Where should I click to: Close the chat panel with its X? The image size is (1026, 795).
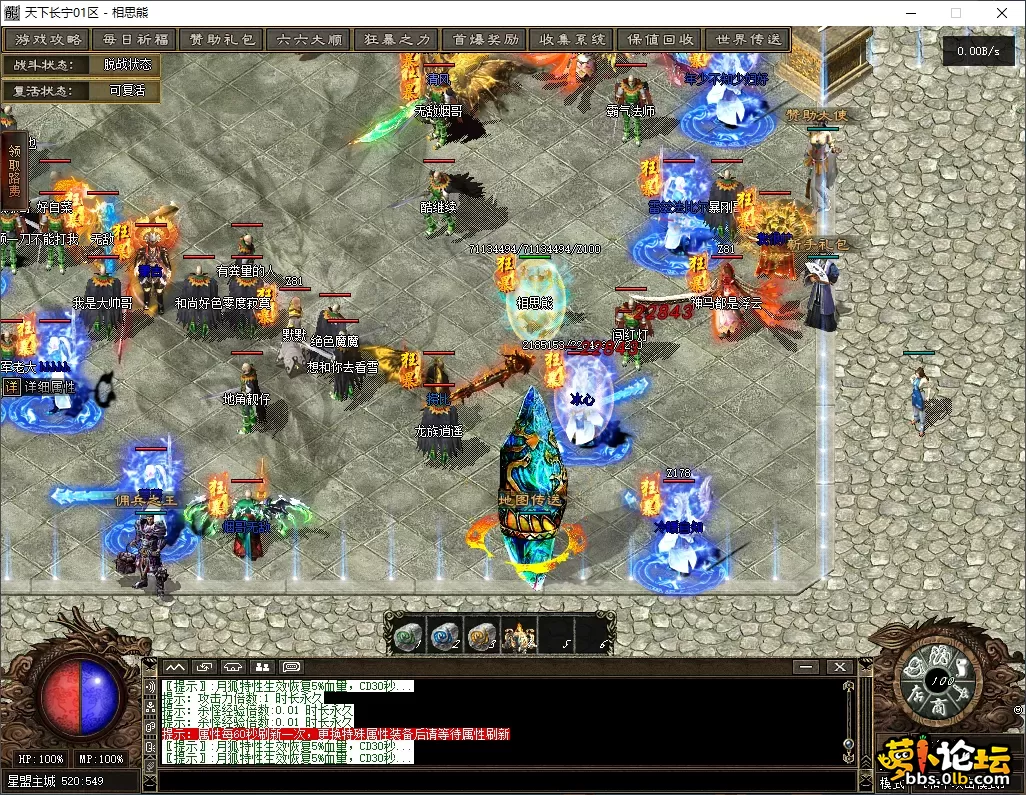840,667
